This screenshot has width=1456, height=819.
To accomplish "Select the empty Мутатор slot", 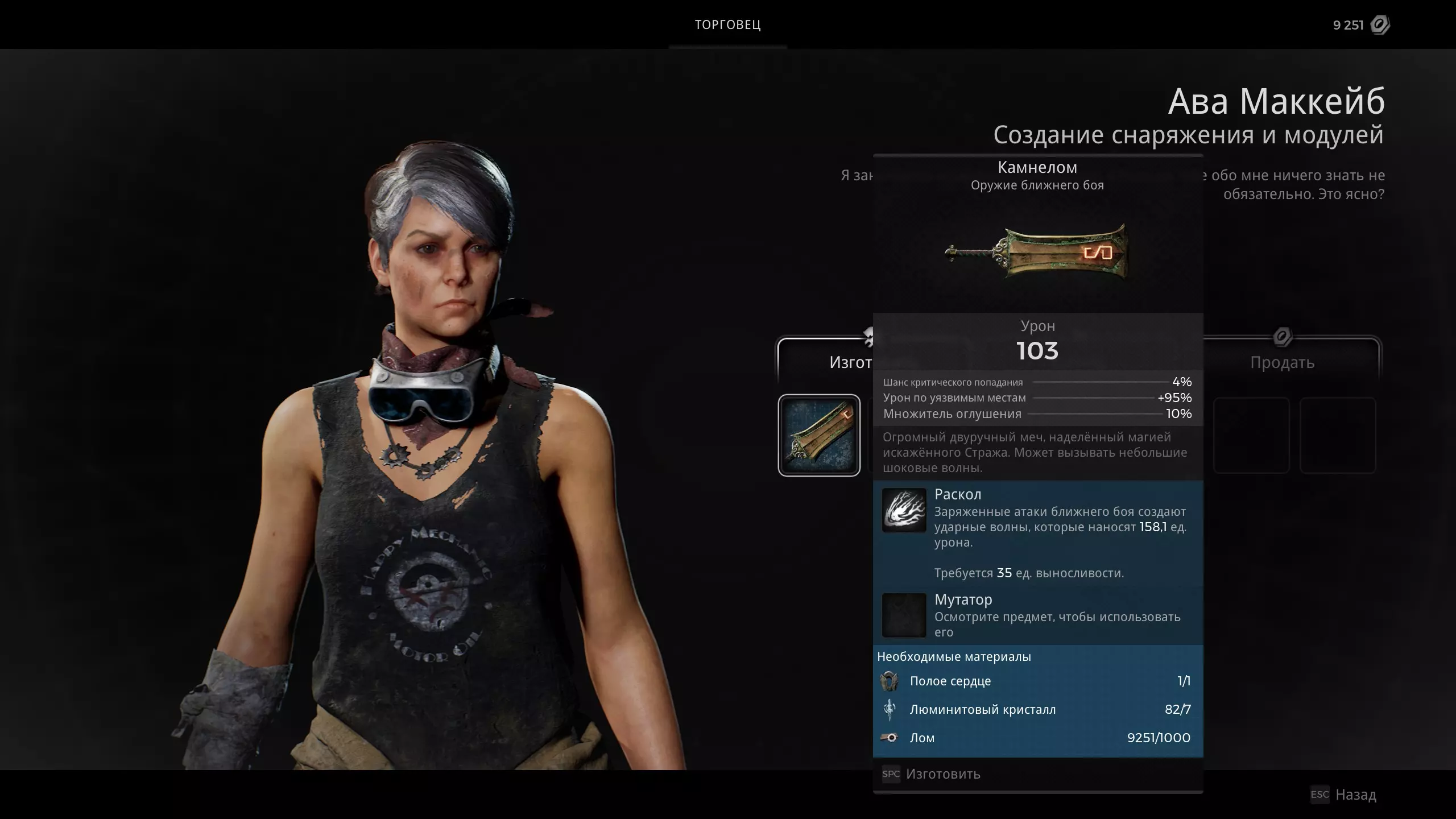I will click(x=904, y=615).
